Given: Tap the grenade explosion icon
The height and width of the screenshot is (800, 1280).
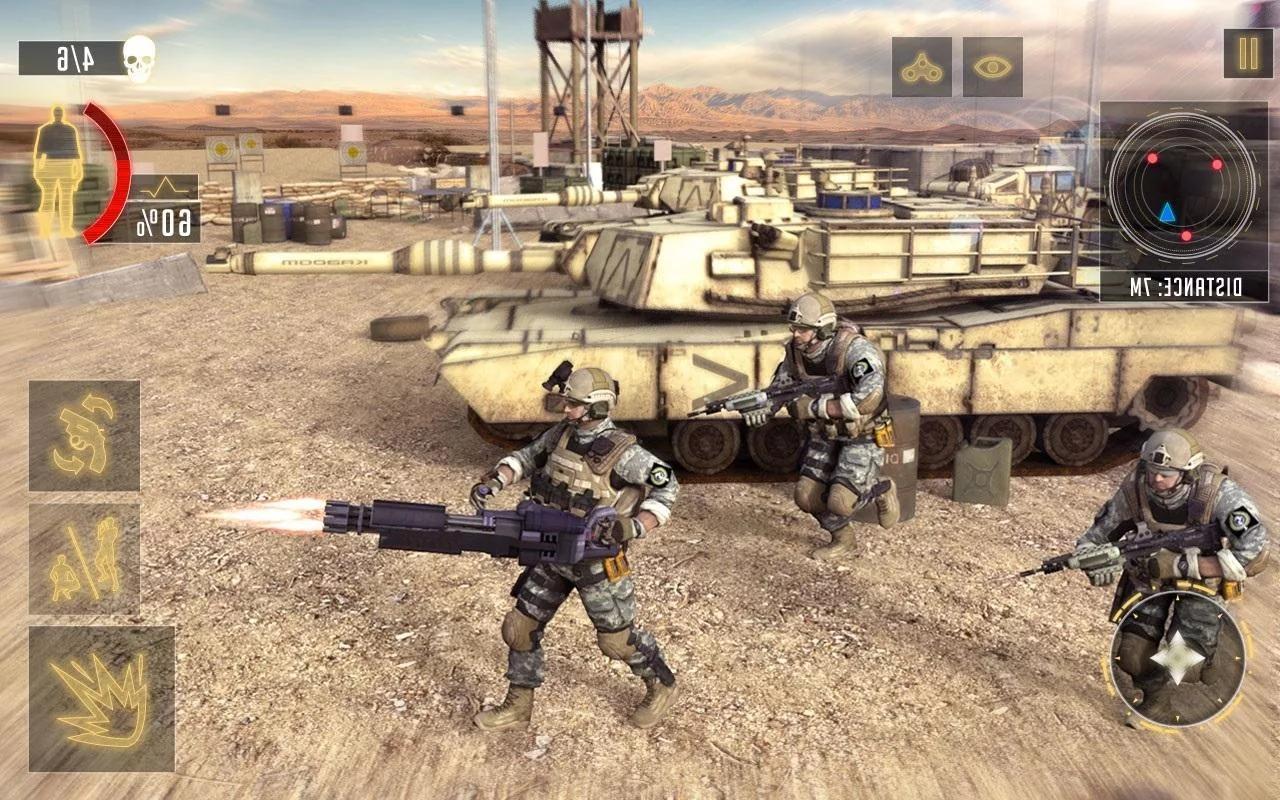Looking at the screenshot, I should [x=99, y=687].
